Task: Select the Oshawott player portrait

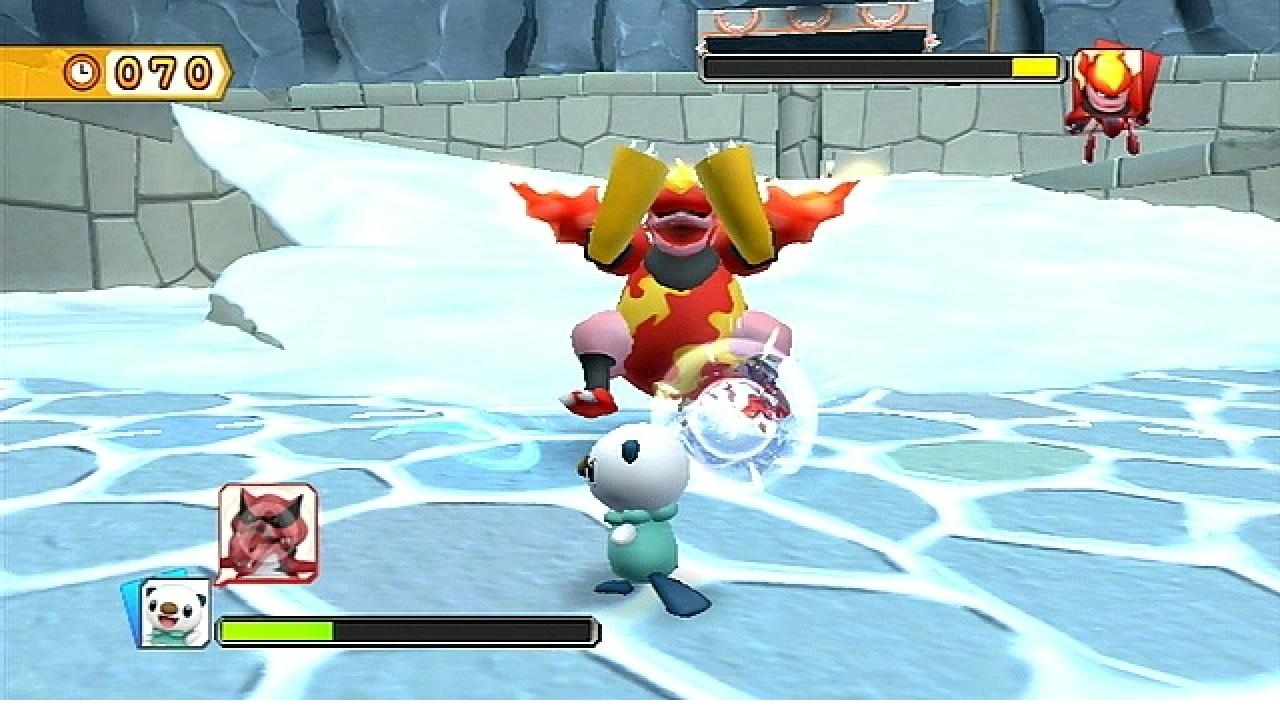Action: tap(173, 612)
